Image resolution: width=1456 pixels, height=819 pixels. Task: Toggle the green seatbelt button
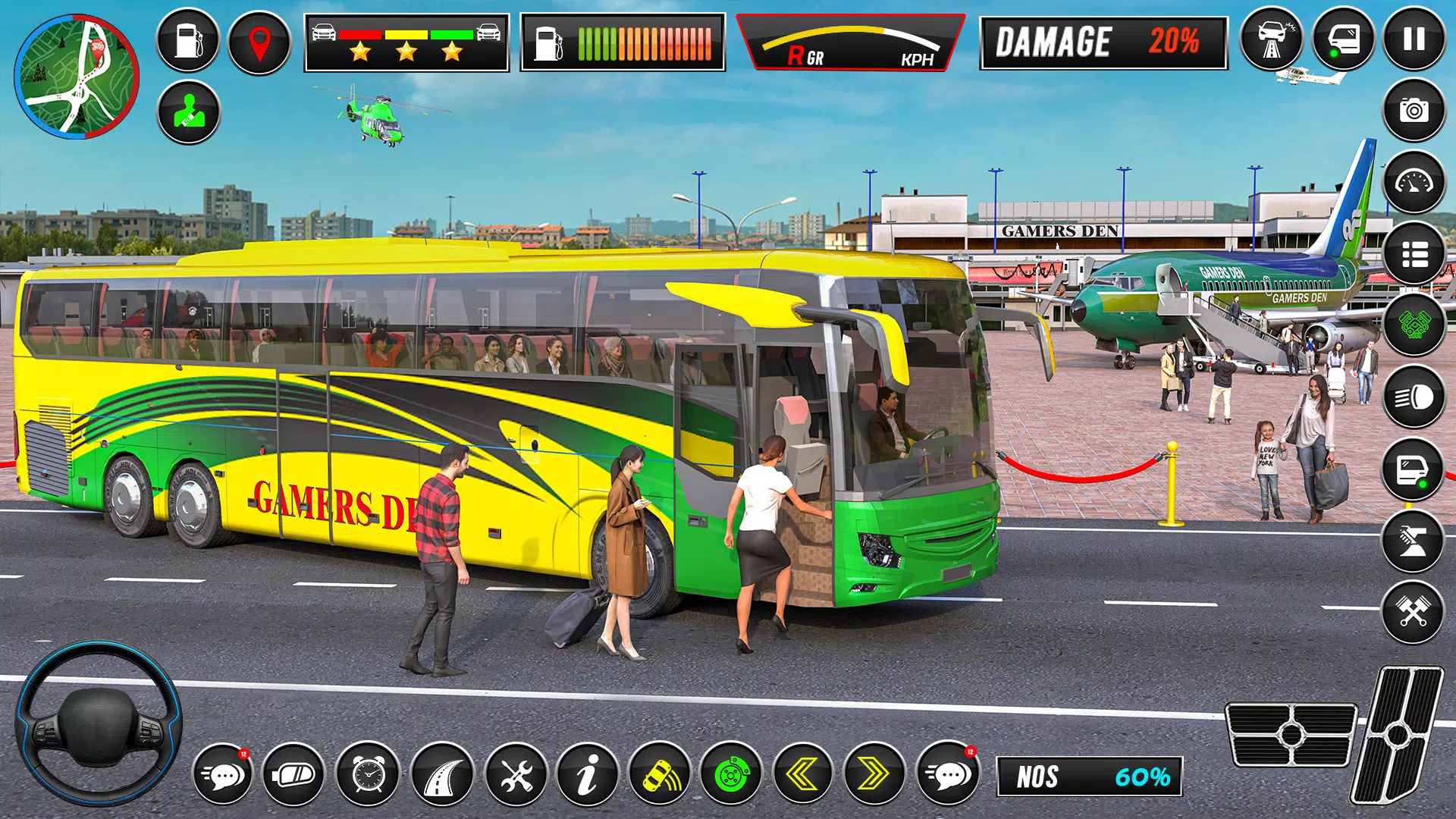point(188,112)
